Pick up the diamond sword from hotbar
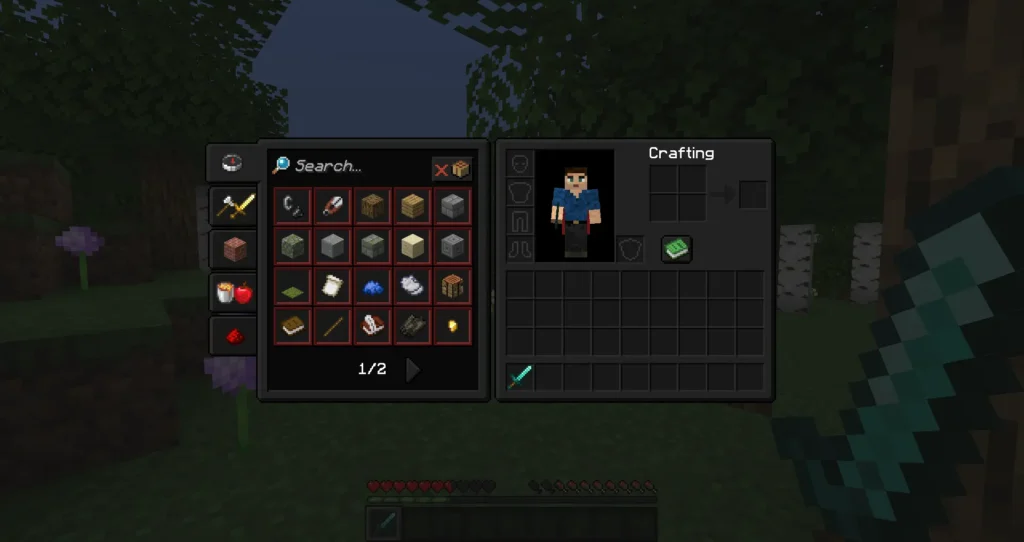The image size is (1024, 542). coord(520,378)
